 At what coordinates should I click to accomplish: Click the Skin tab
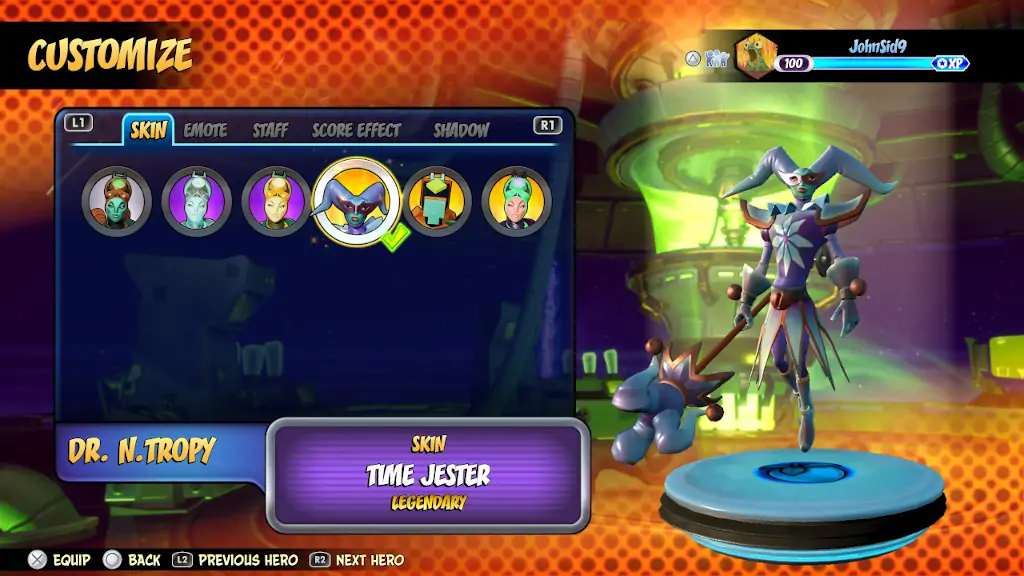point(149,130)
